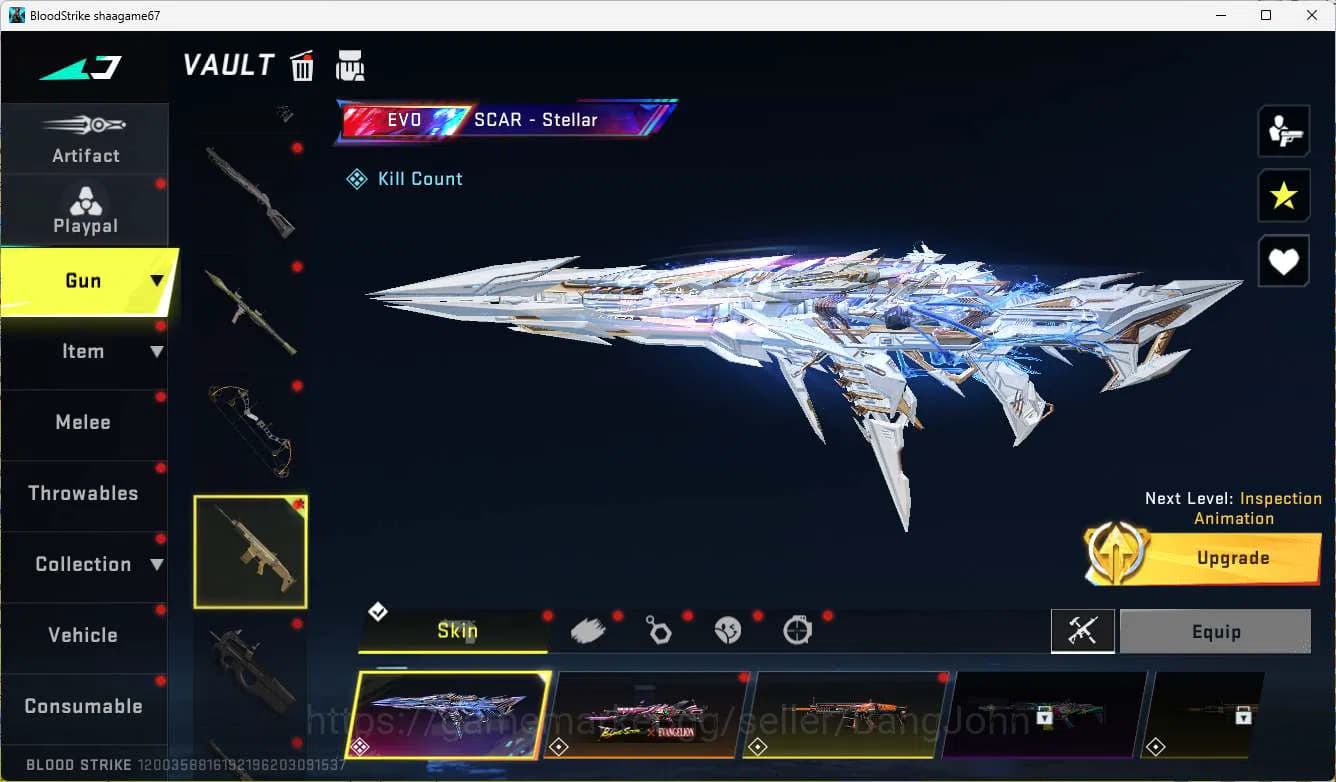The image size is (1336, 782).
Task: Select the Throwables category in the sidebar
Action: [83, 493]
